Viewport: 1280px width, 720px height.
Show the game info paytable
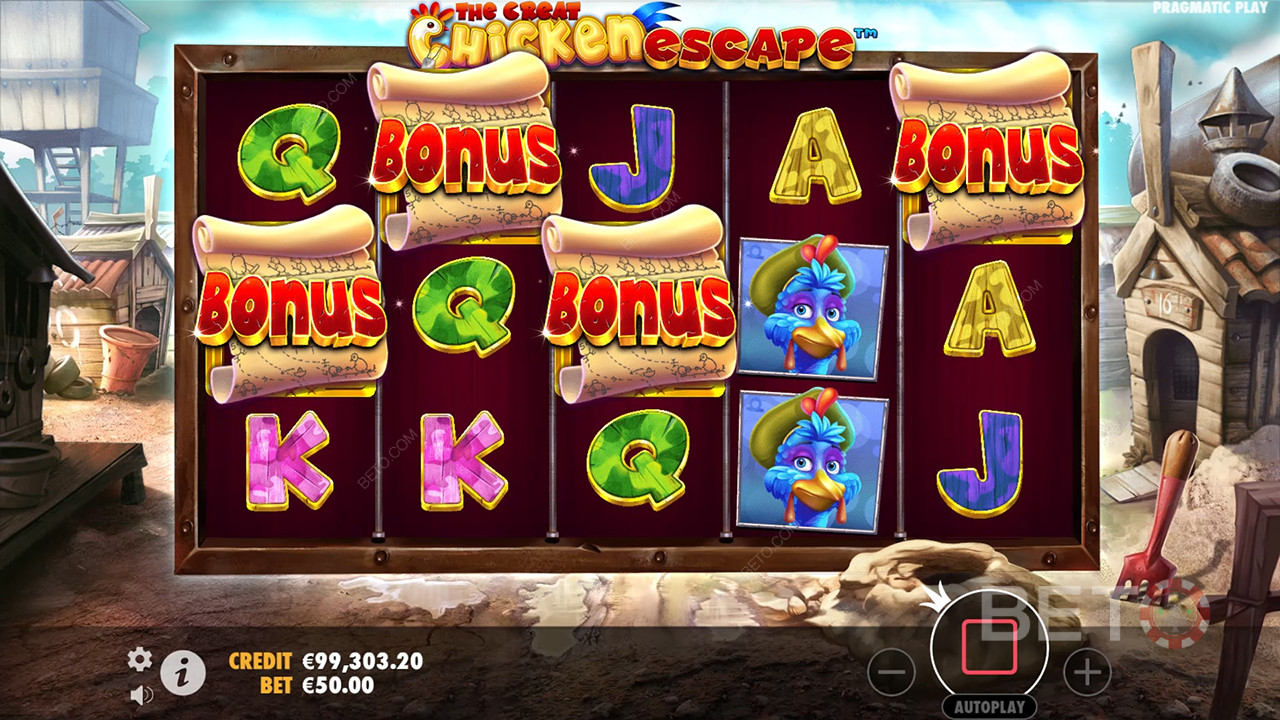[183, 674]
